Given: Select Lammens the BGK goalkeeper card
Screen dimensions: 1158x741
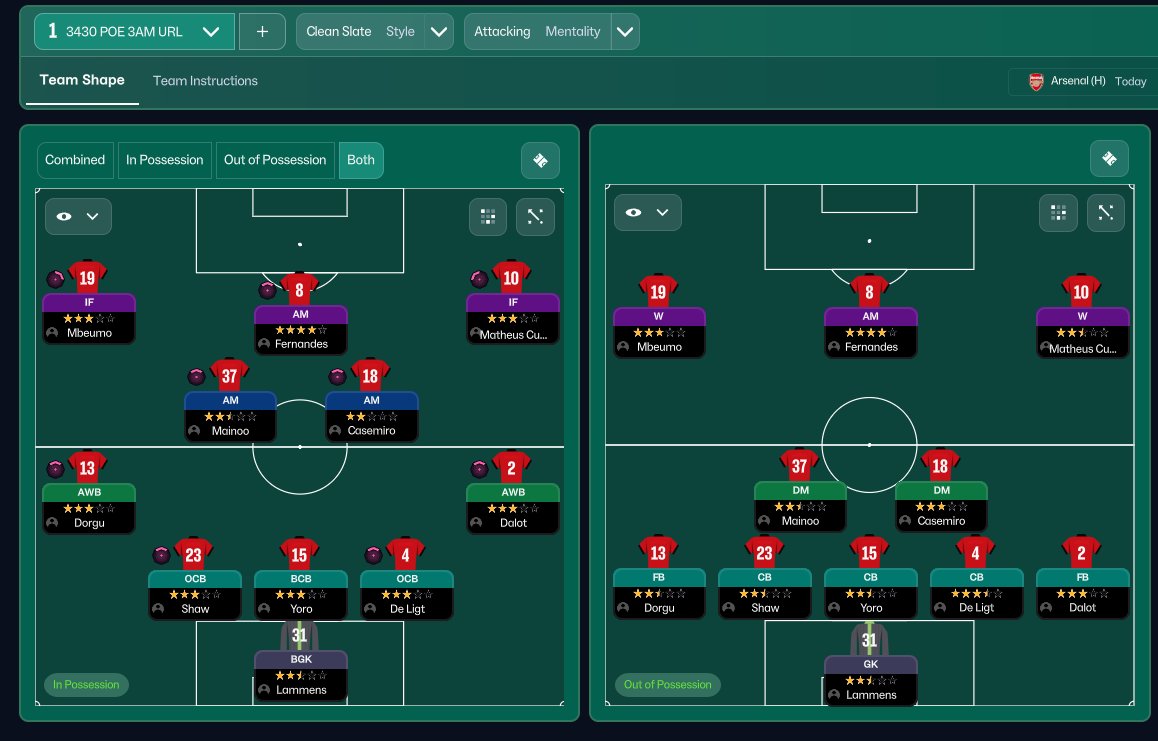Looking at the screenshot, I should click(x=300, y=674).
